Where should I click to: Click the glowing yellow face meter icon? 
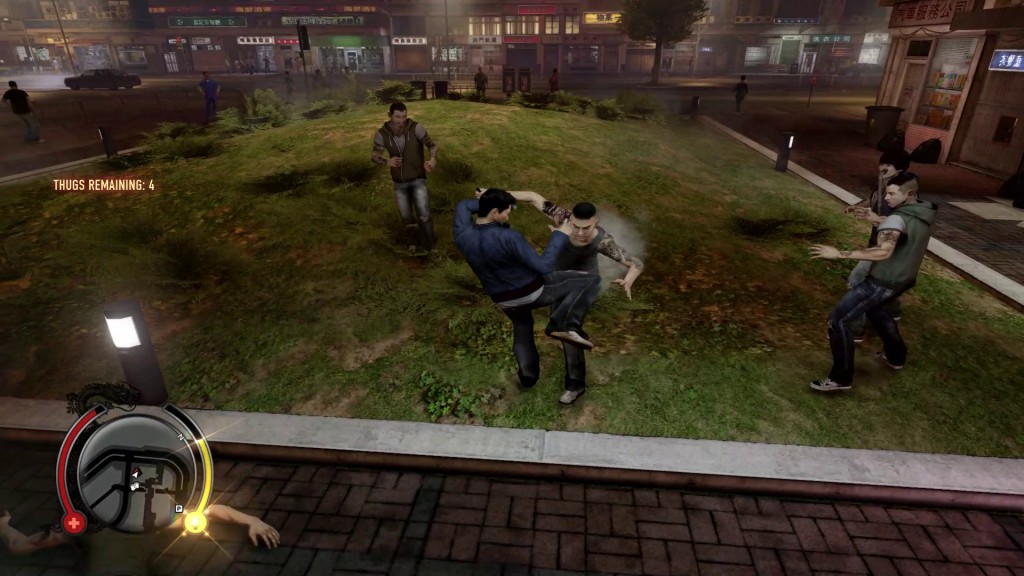tap(195, 521)
